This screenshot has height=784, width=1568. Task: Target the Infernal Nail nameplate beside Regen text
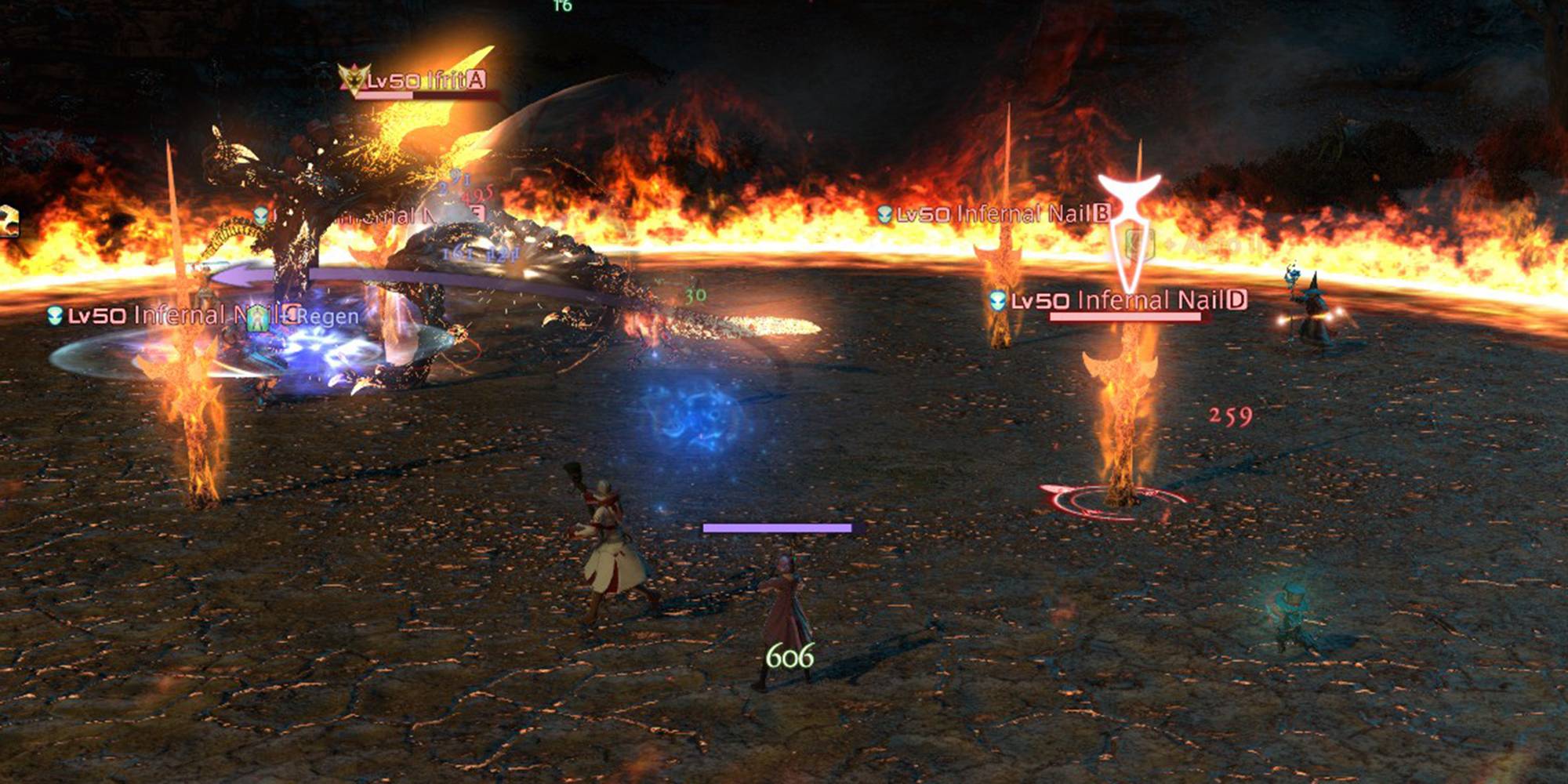pos(157,315)
